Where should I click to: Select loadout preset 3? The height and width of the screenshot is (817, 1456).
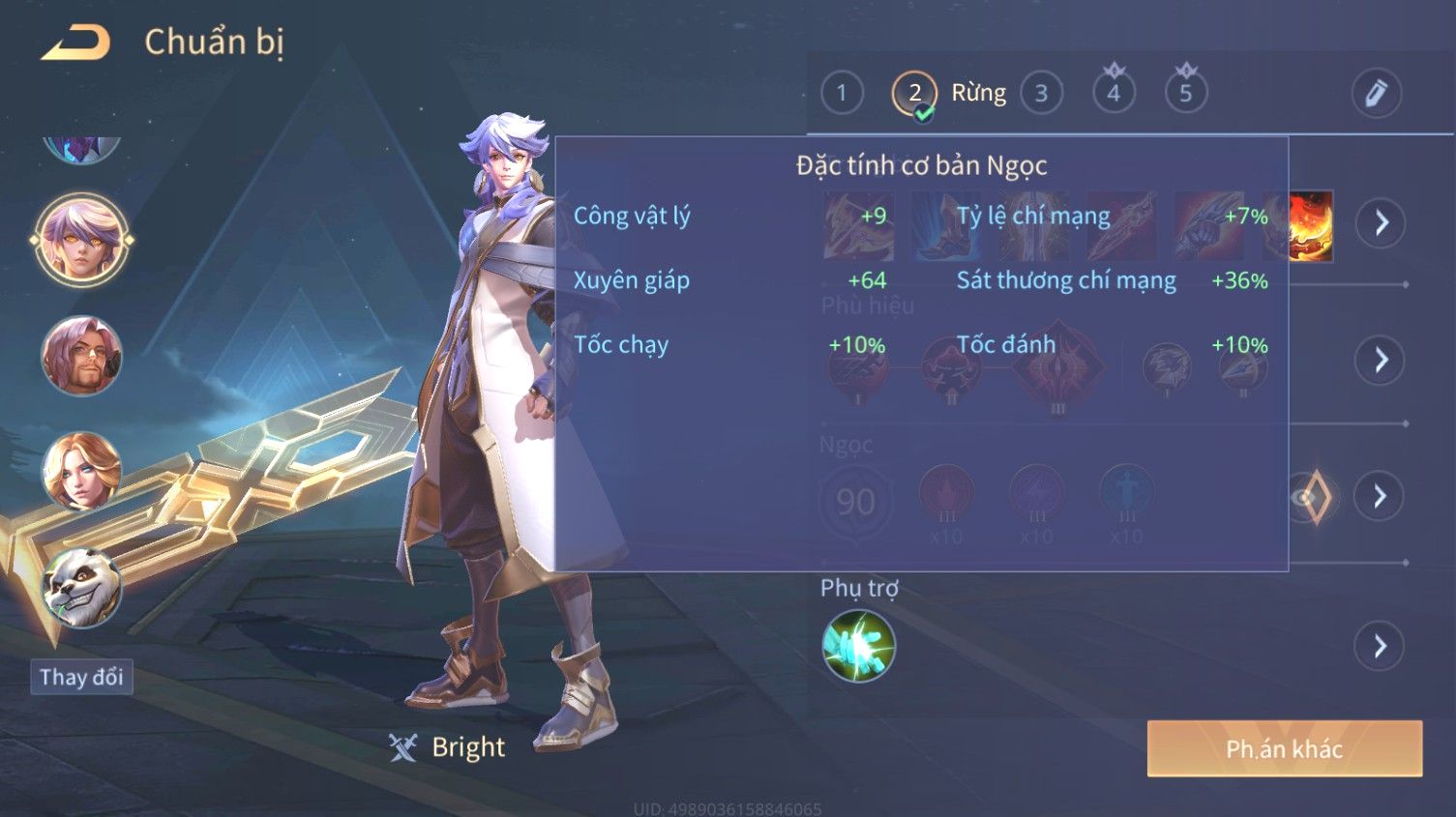click(x=1041, y=94)
